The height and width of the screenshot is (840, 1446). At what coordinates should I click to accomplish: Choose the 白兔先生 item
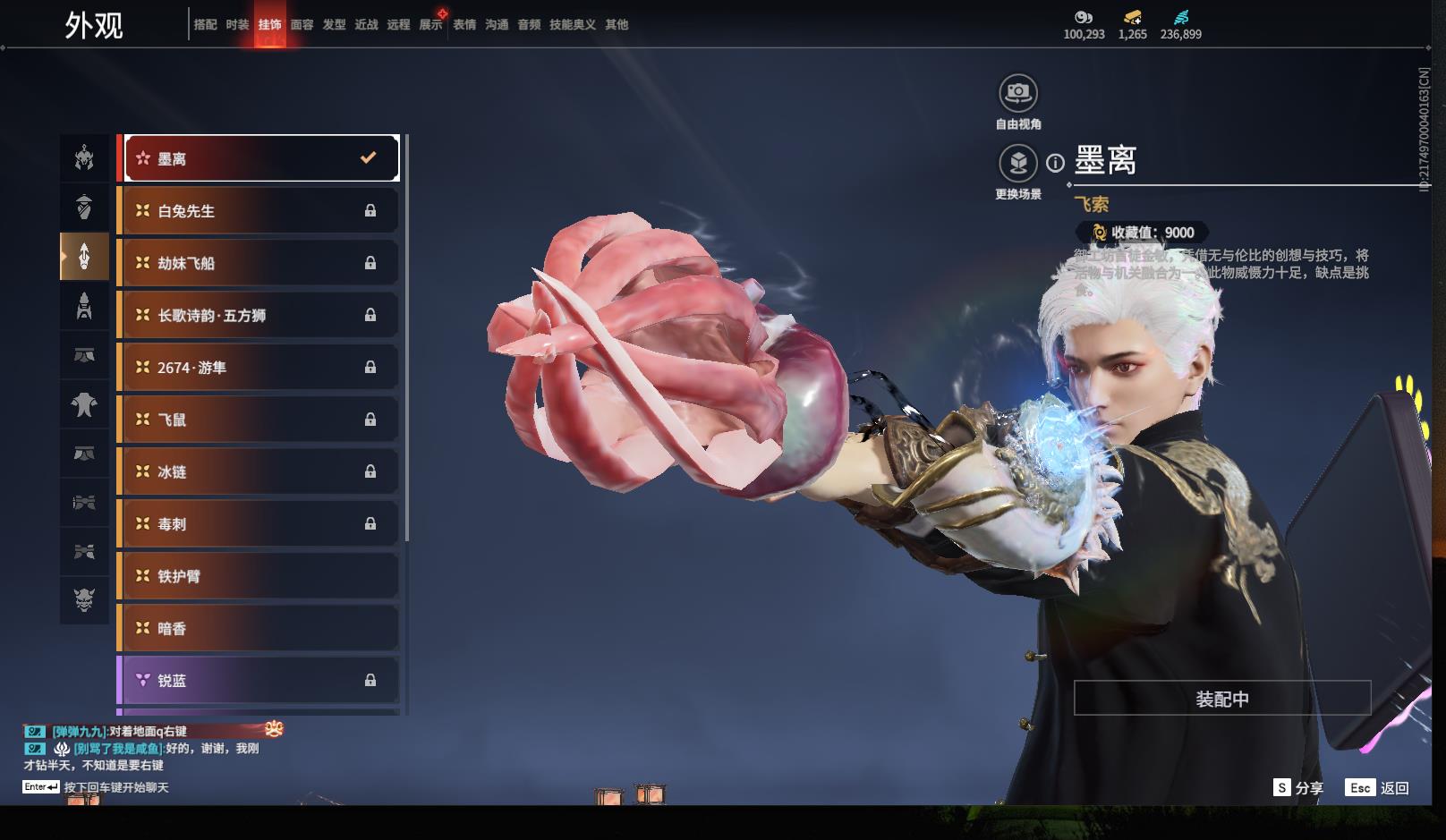[259, 211]
